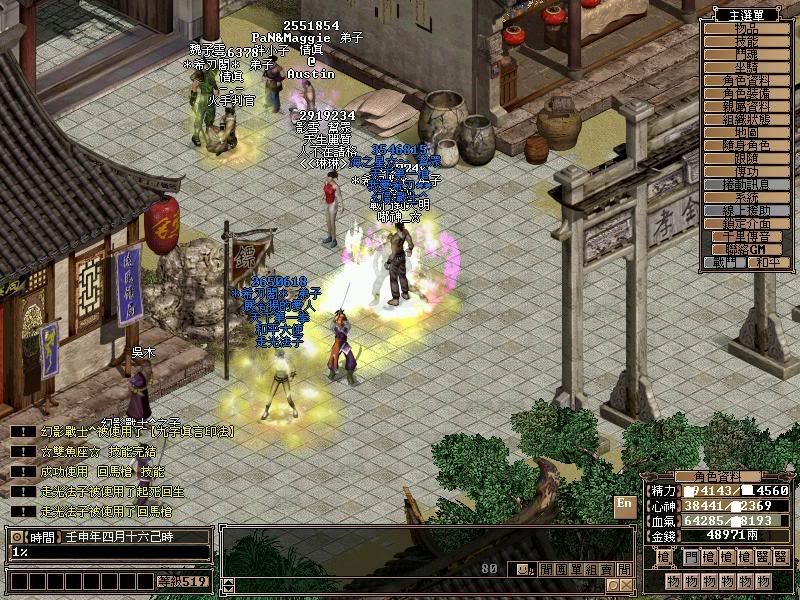The height and width of the screenshot is (600, 800).
Task: Switch to 和平 peace mode
Action: [x=767, y=262]
